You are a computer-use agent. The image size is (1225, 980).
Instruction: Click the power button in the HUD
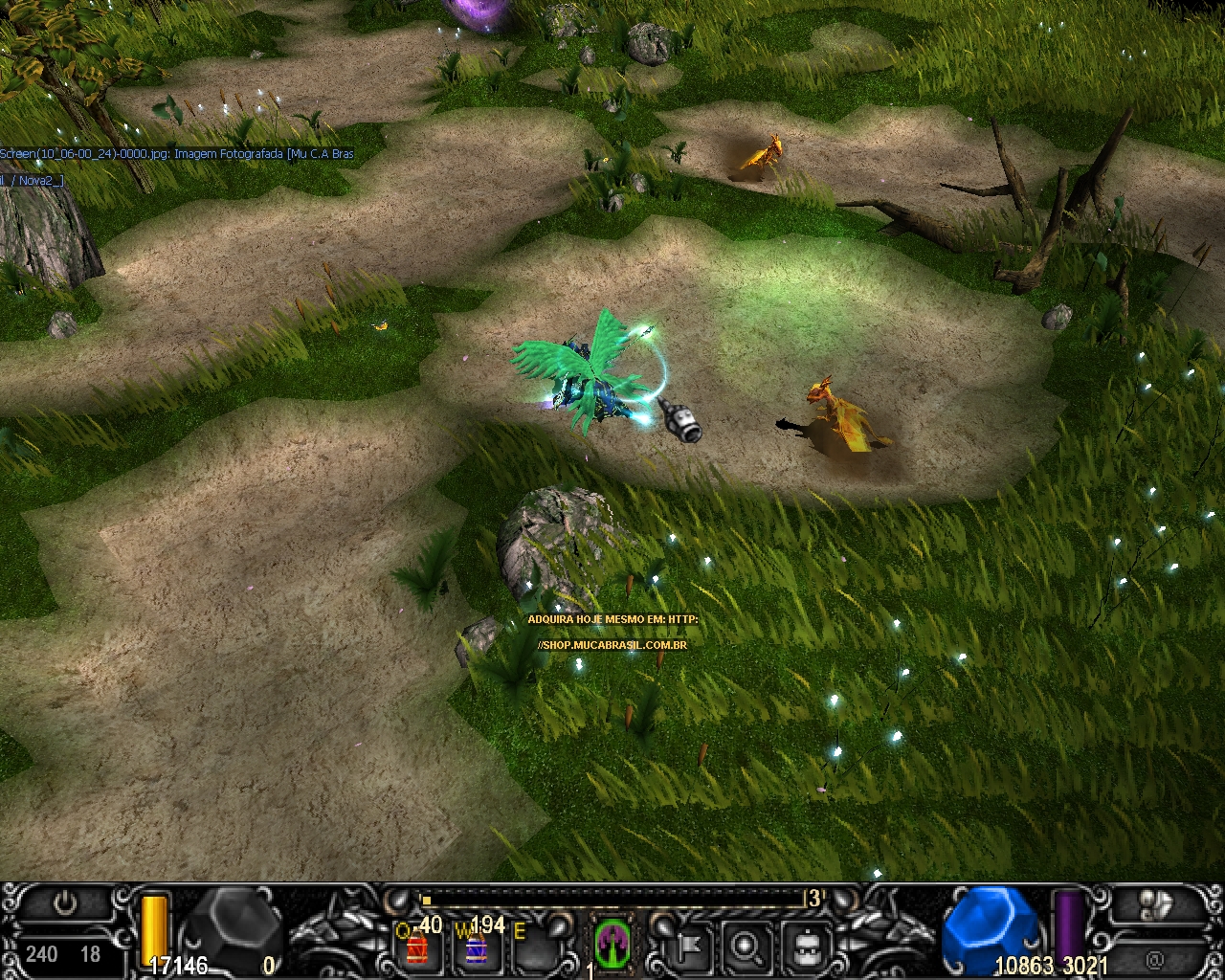pyautogui.click(x=65, y=902)
